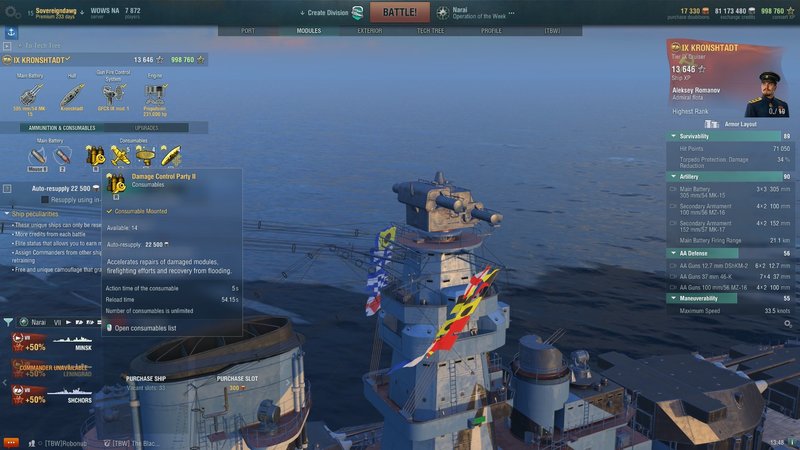
Task: Choose the Kronshtadt Hull module
Action: (x=71, y=95)
